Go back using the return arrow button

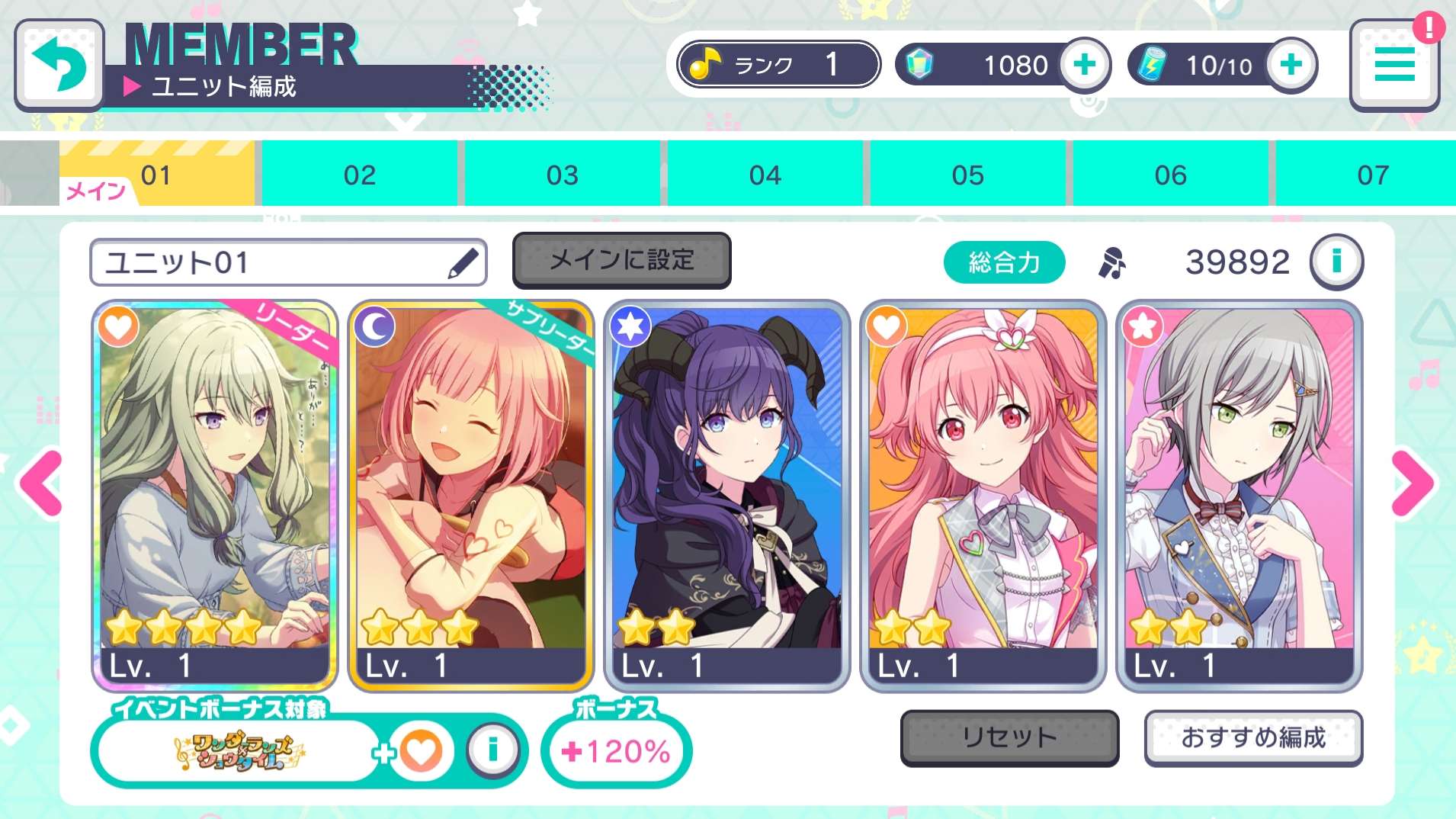[59, 66]
